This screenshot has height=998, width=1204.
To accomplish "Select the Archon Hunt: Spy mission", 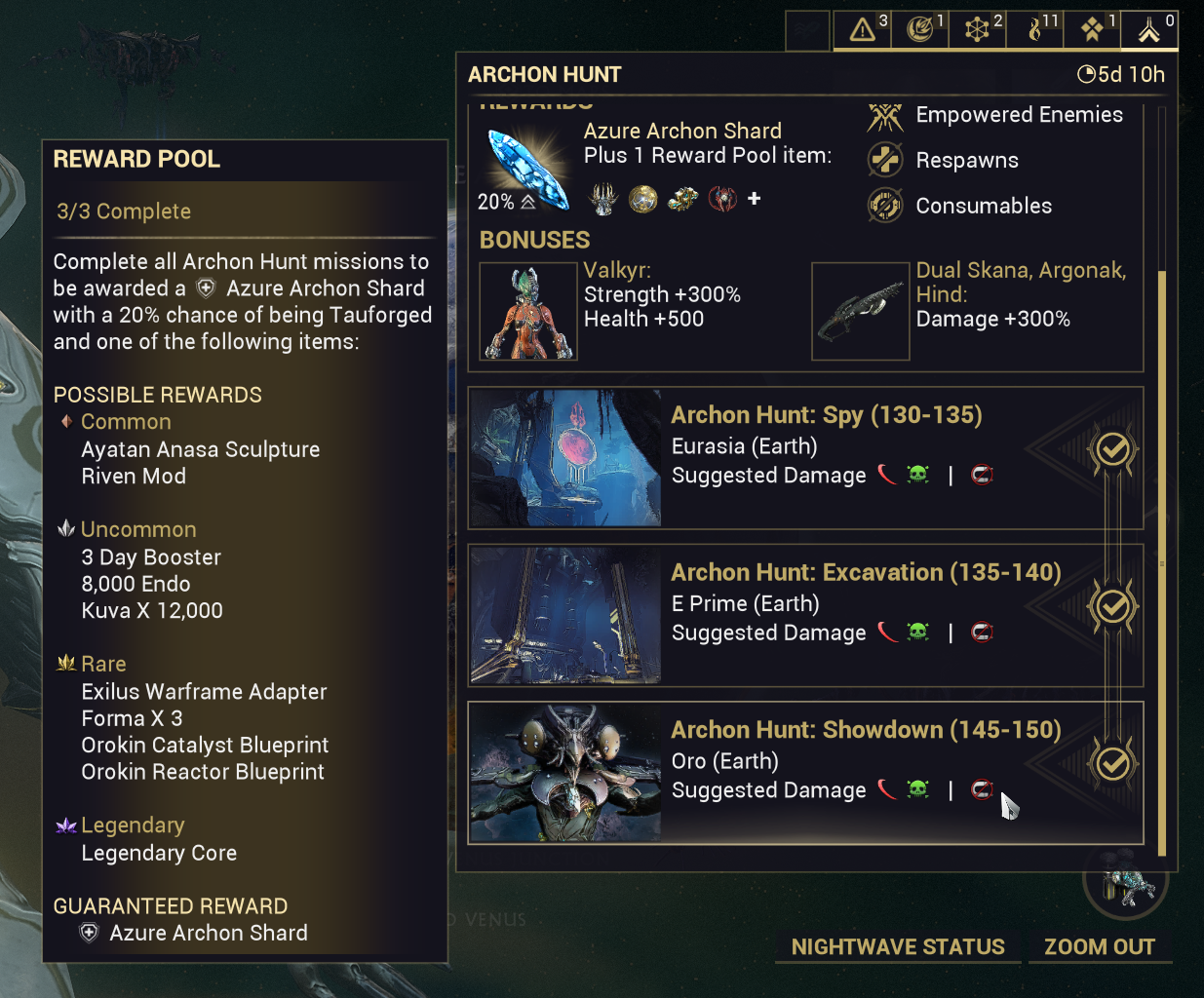I will click(805, 458).
